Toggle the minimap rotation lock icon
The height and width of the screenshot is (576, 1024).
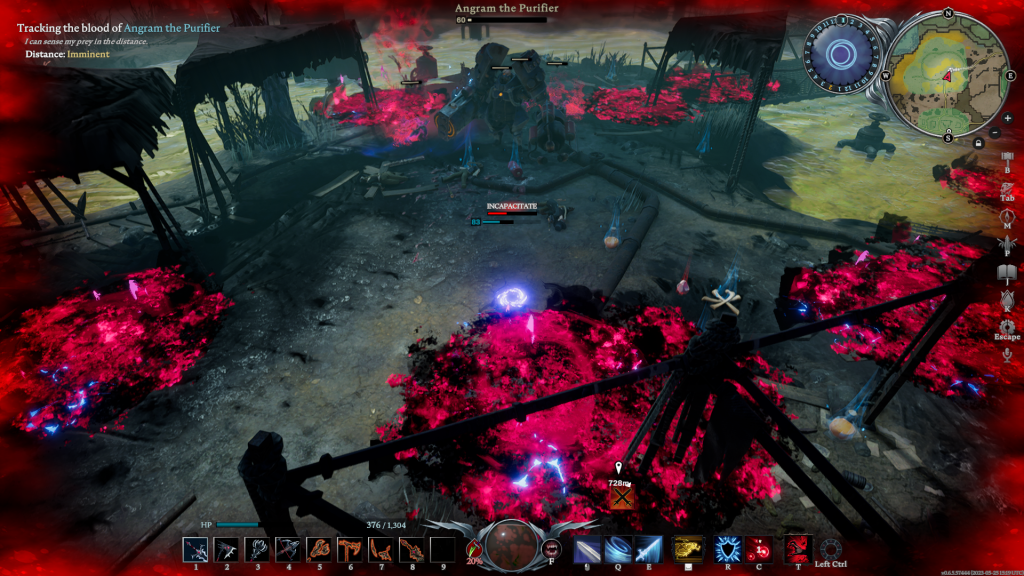point(978,143)
